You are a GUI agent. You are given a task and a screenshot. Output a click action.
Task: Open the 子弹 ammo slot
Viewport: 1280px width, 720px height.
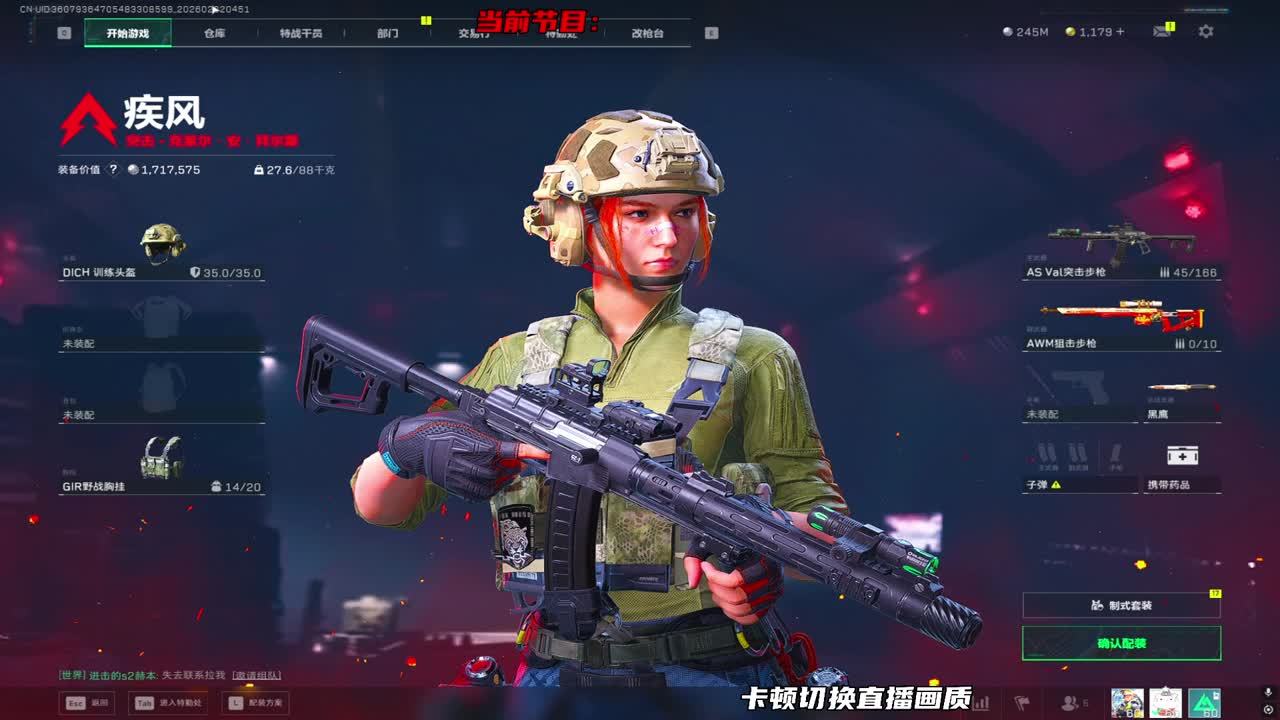pyautogui.click(x=1080, y=466)
